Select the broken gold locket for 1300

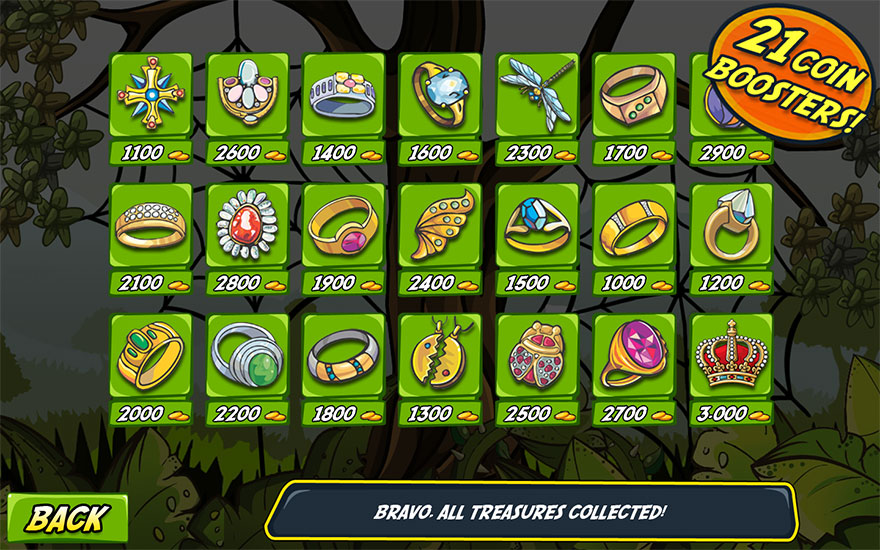(x=440, y=355)
